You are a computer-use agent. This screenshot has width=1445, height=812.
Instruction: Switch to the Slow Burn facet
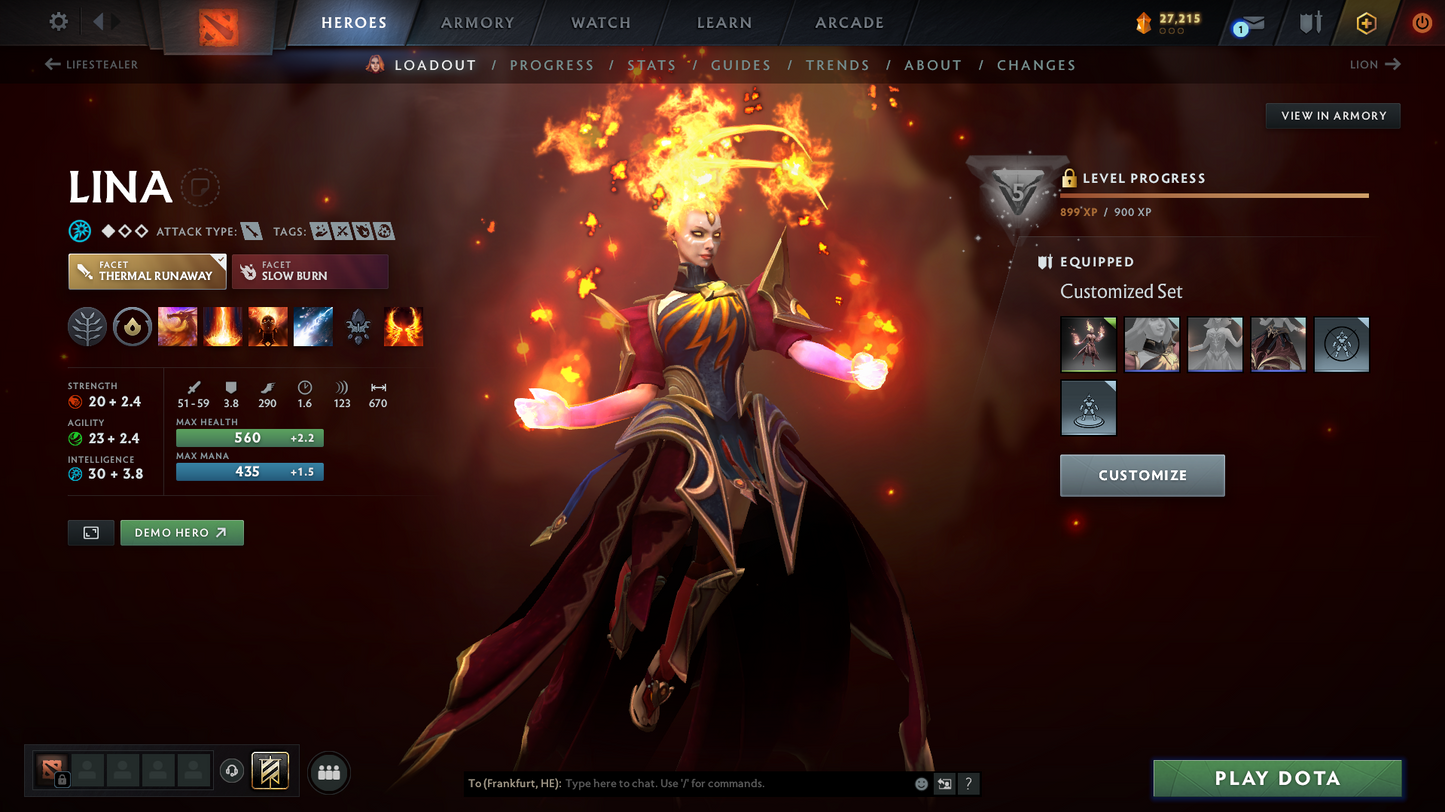310,271
